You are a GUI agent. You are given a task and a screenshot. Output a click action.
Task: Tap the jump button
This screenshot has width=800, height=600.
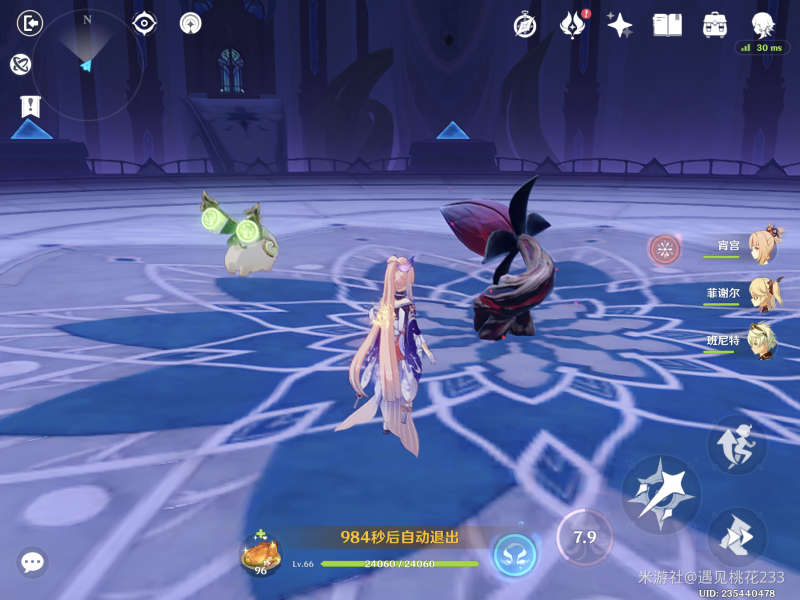(x=738, y=446)
